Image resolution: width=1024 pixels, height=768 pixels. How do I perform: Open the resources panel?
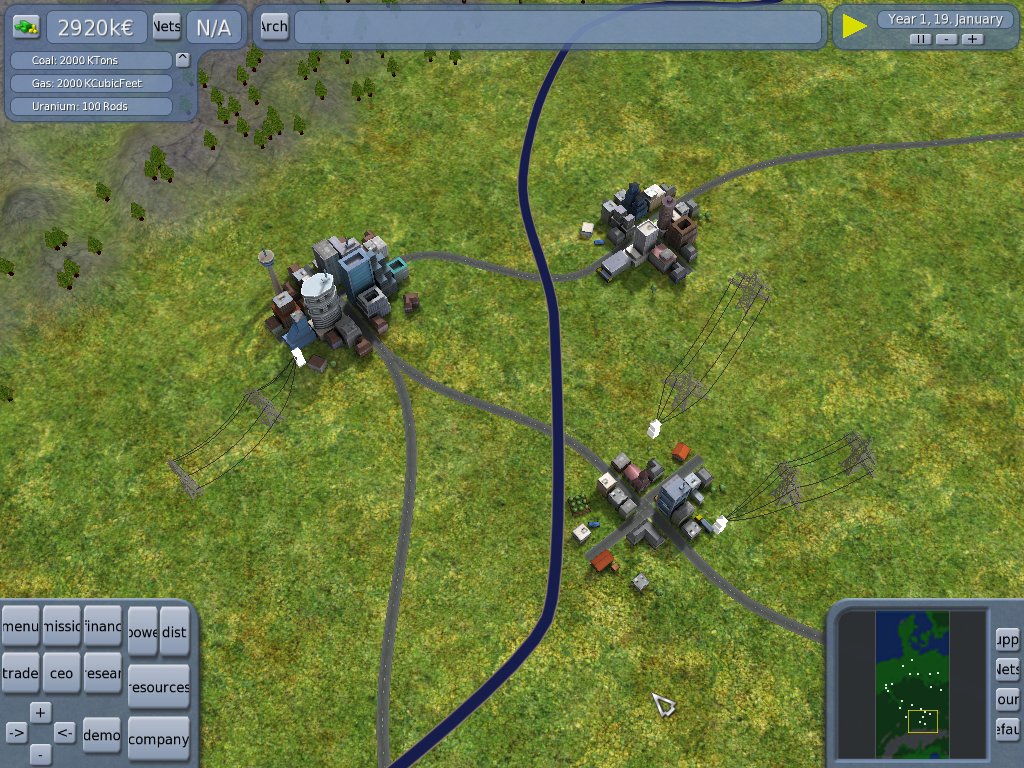(159, 687)
